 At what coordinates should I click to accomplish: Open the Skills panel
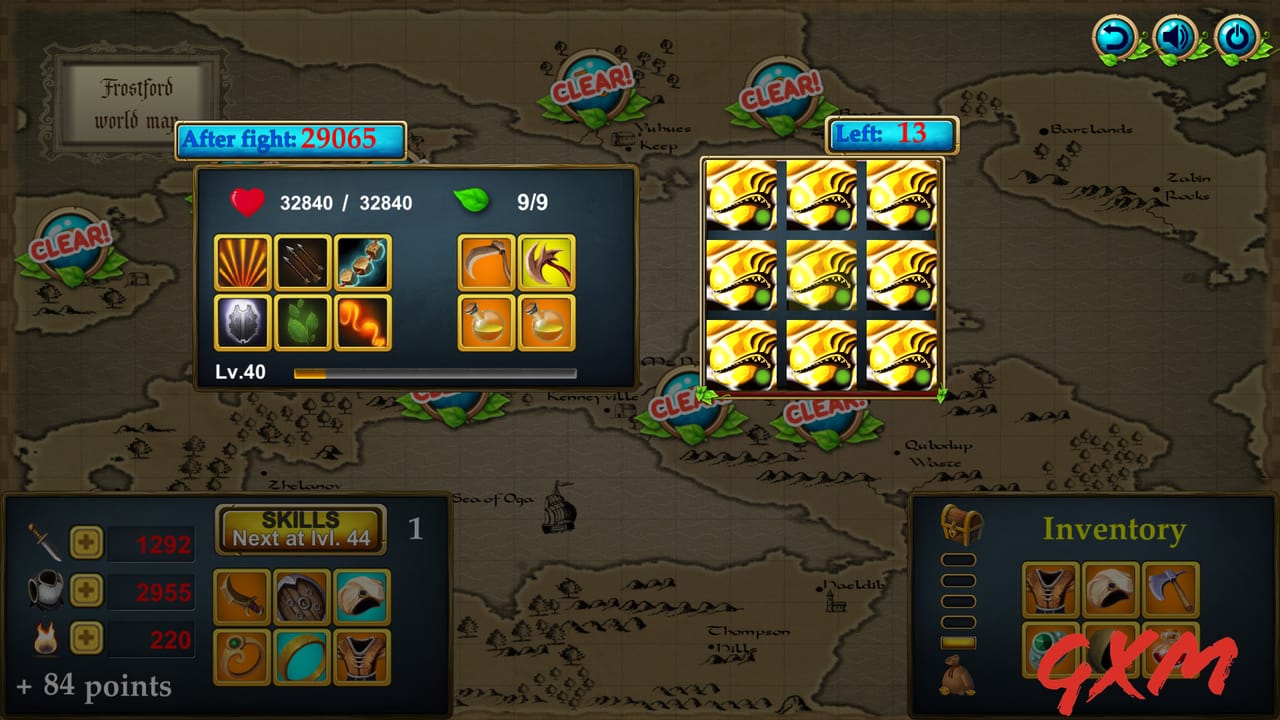301,528
